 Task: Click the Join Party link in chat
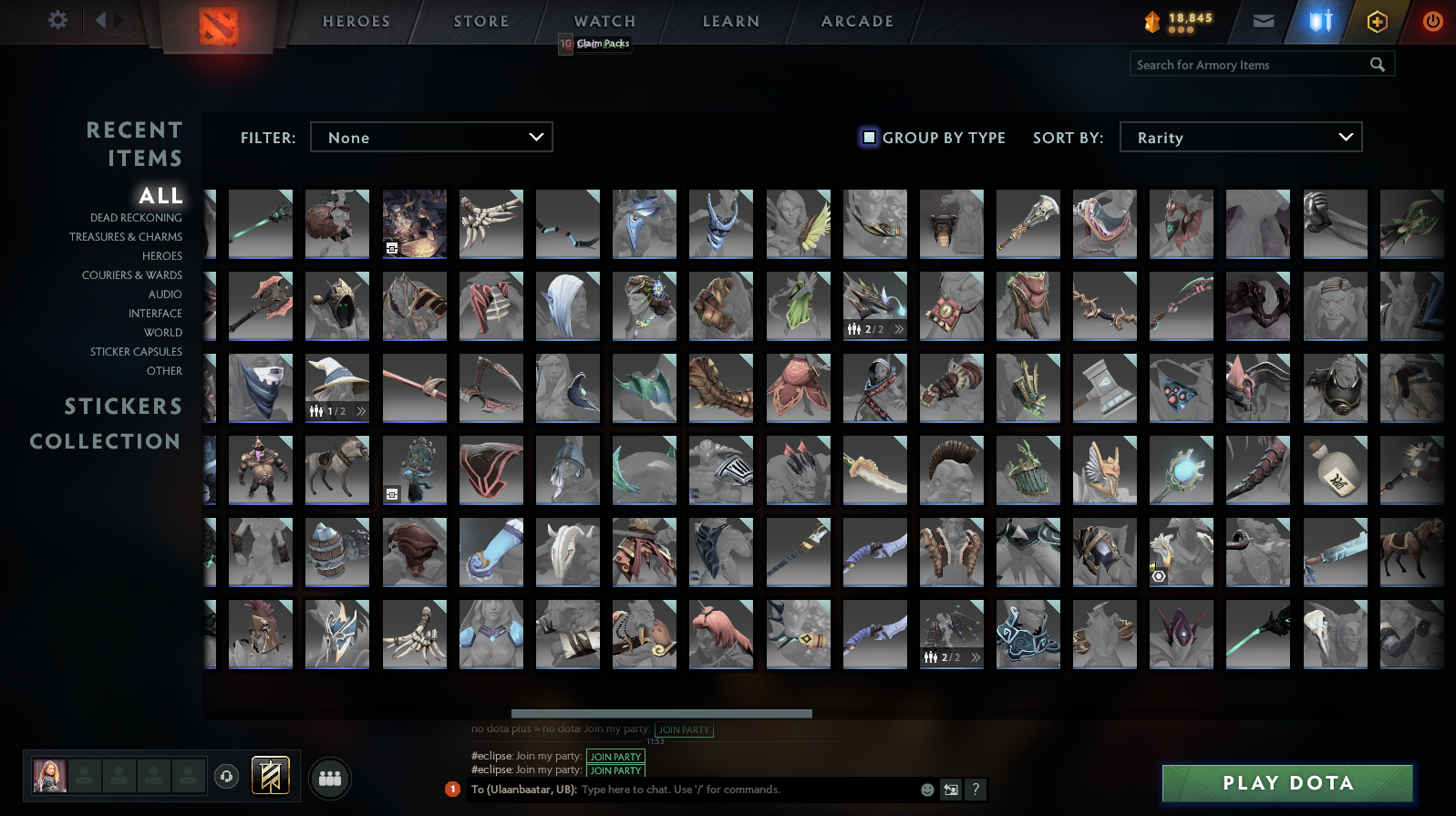(615, 757)
